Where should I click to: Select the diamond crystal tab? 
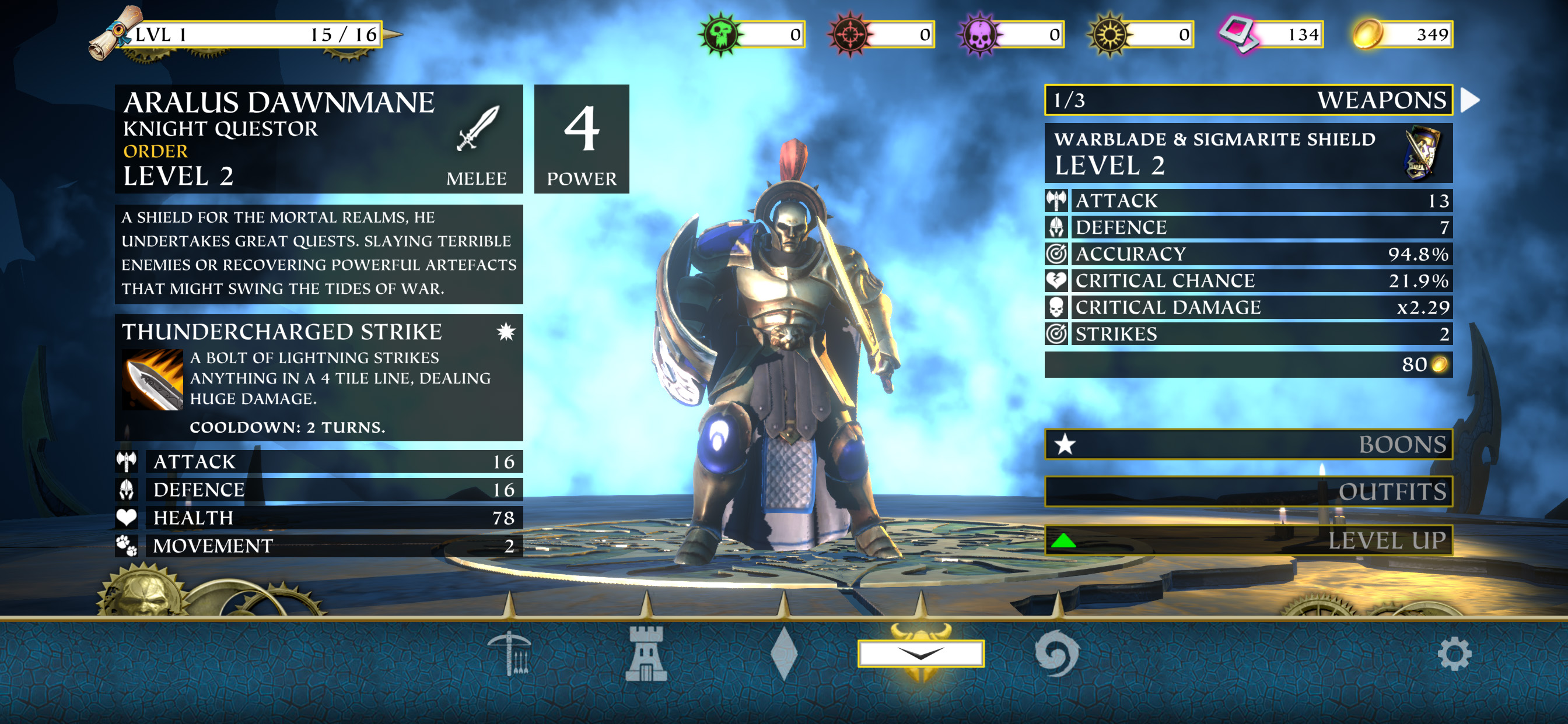click(783, 655)
